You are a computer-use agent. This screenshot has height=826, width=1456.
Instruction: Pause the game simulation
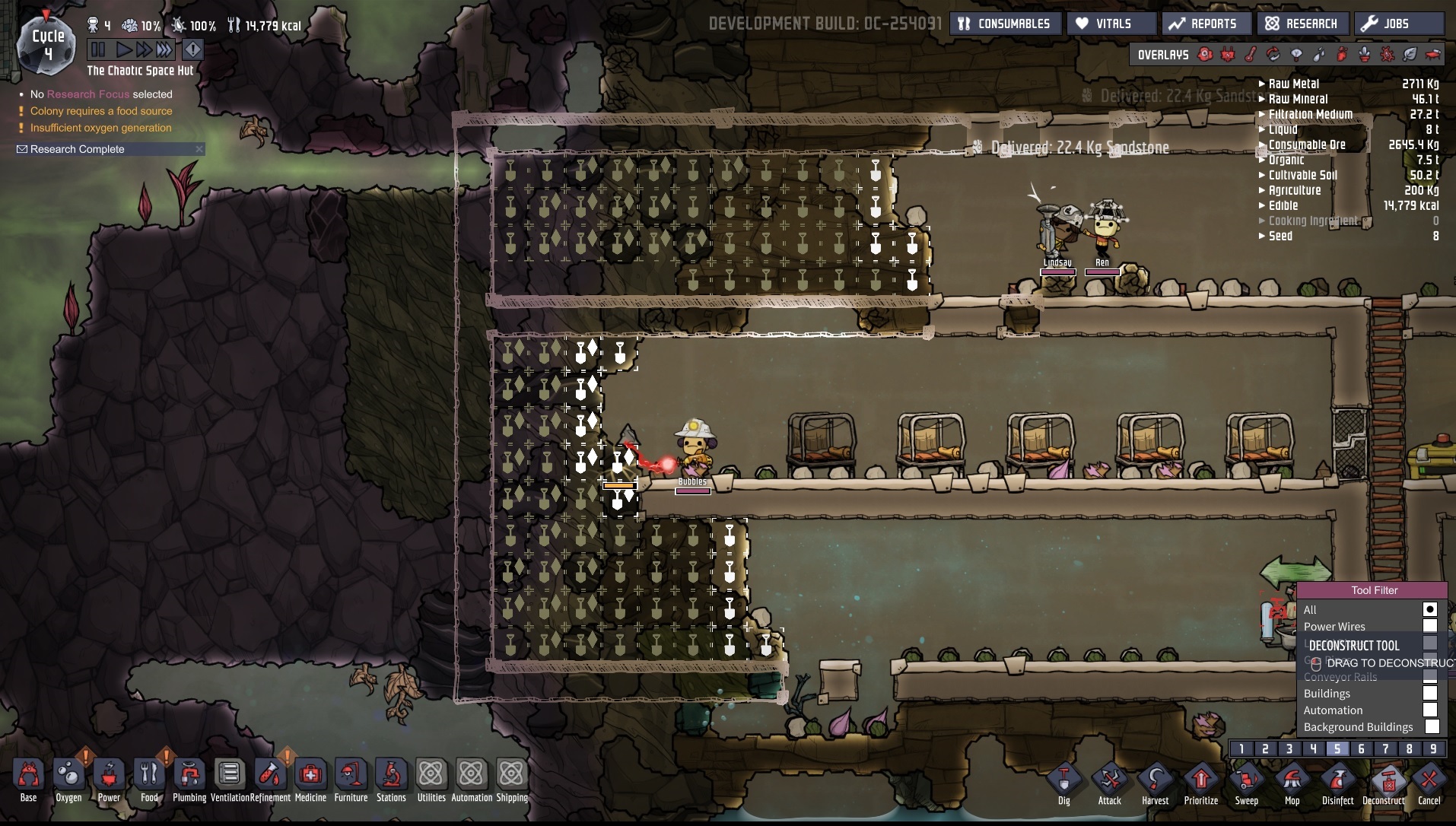click(x=99, y=50)
